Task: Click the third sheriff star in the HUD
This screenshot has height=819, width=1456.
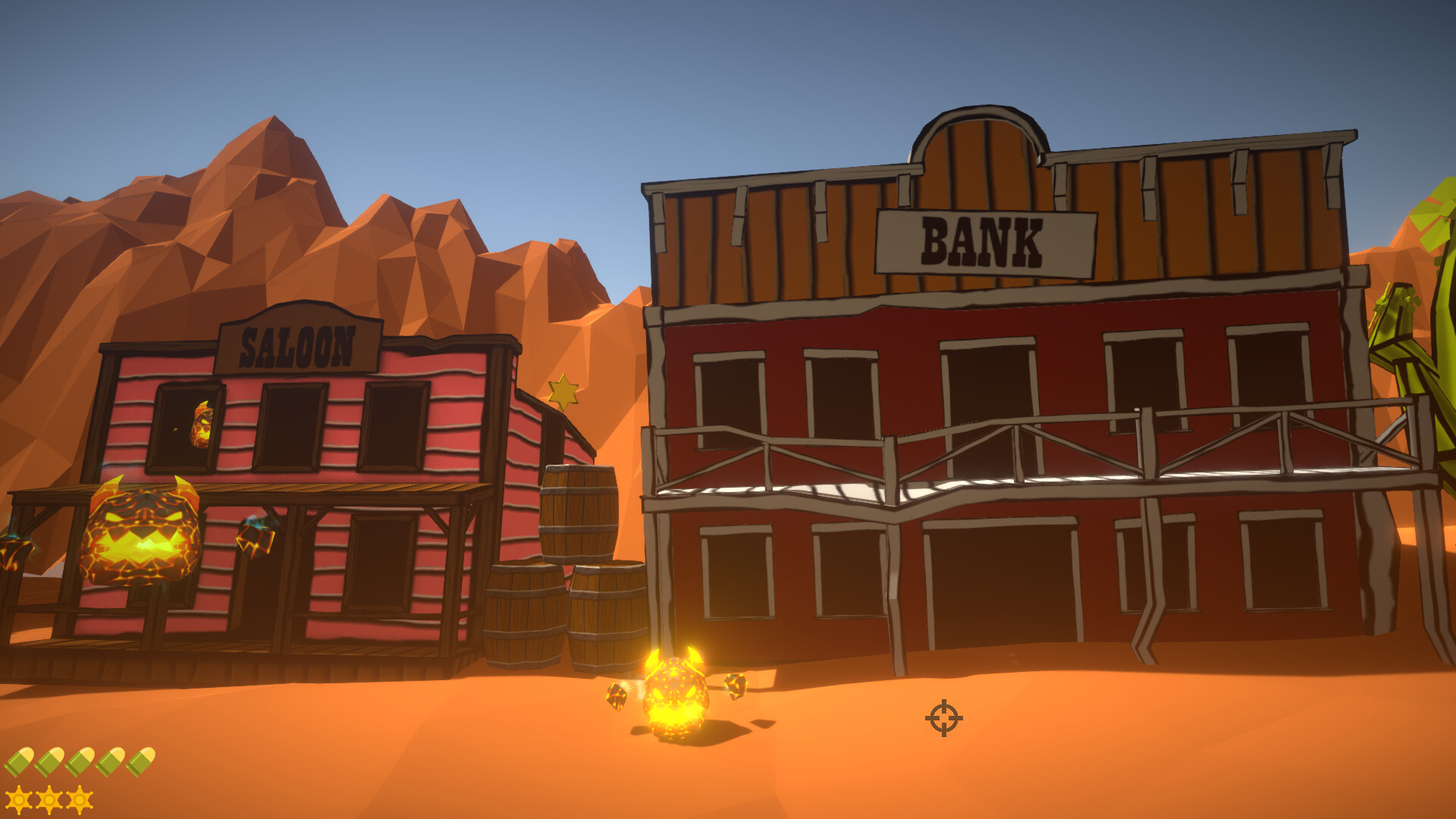Action: [x=80, y=802]
